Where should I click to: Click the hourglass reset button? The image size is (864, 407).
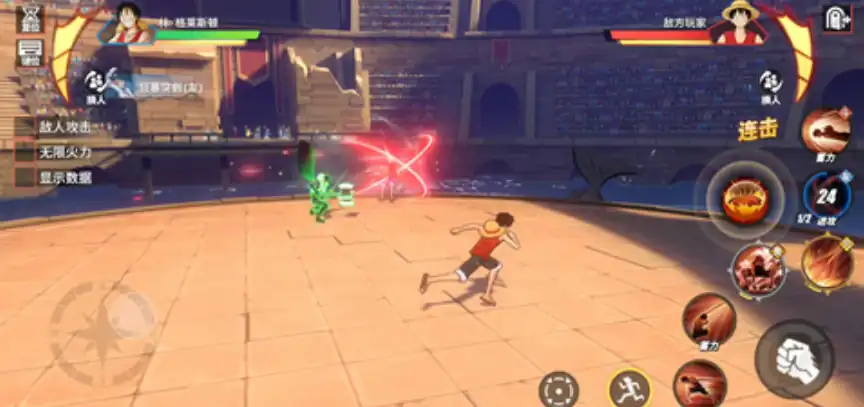(x=30, y=17)
